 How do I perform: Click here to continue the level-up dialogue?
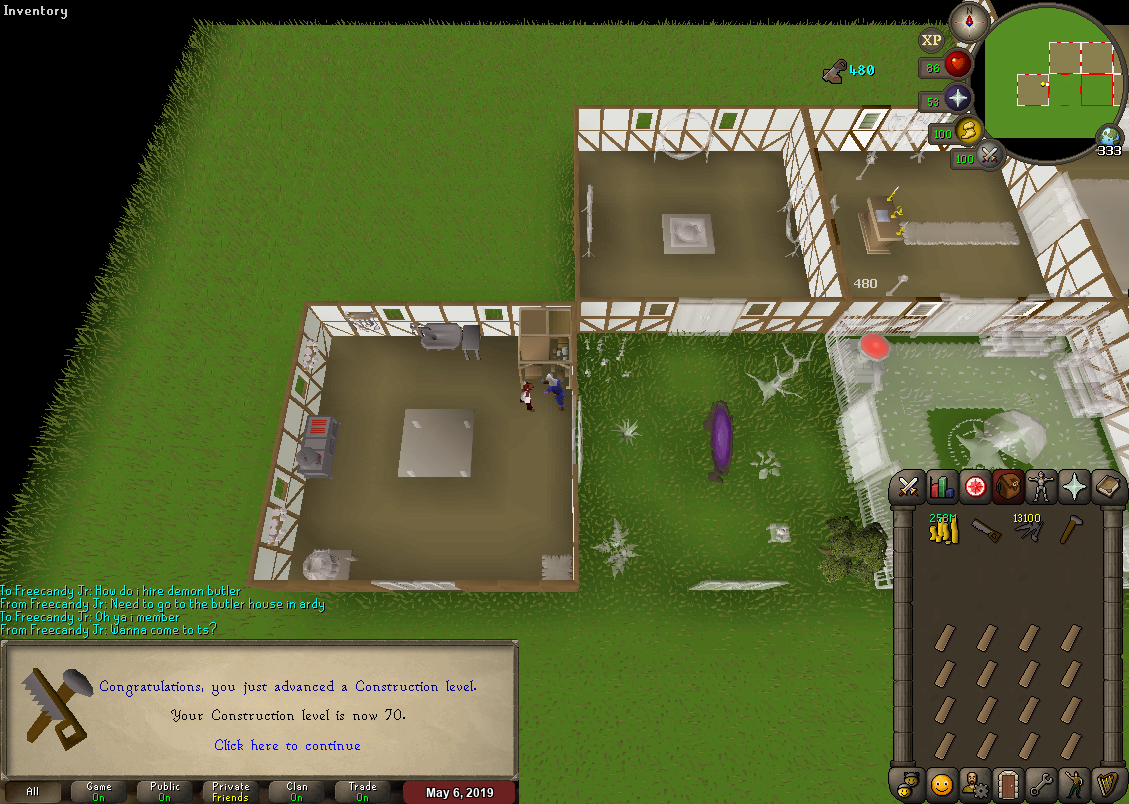pyautogui.click(x=287, y=745)
